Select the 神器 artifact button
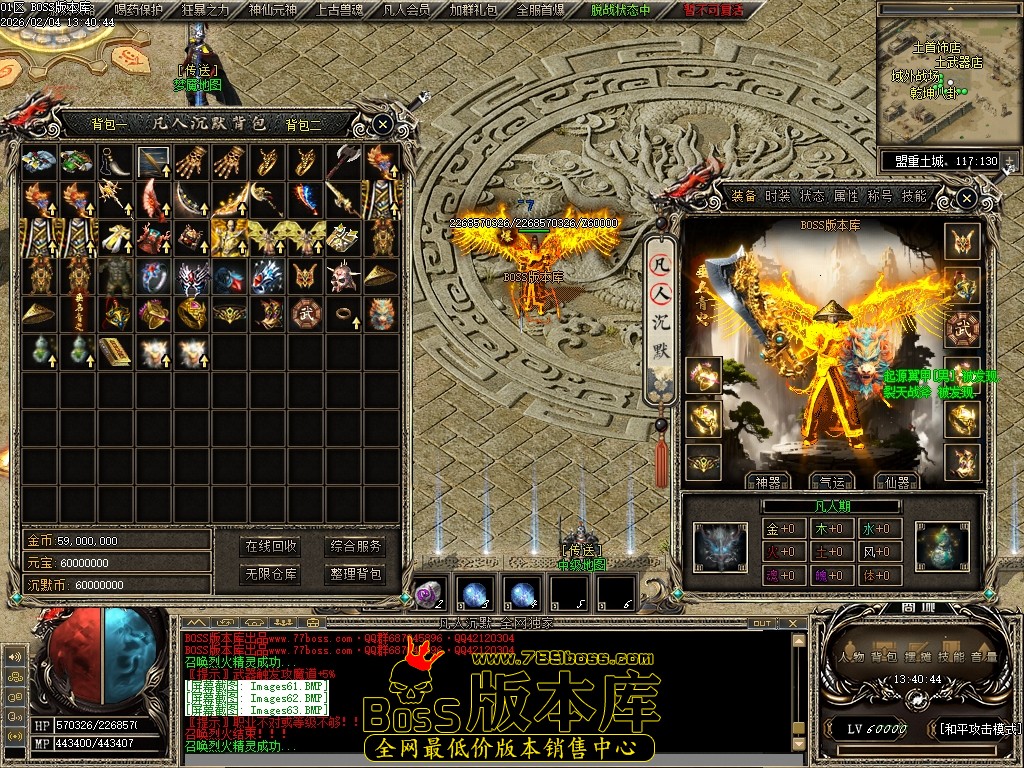This screenshot has width=1024, height=768. pyautogui.click(x=768, y=482)
